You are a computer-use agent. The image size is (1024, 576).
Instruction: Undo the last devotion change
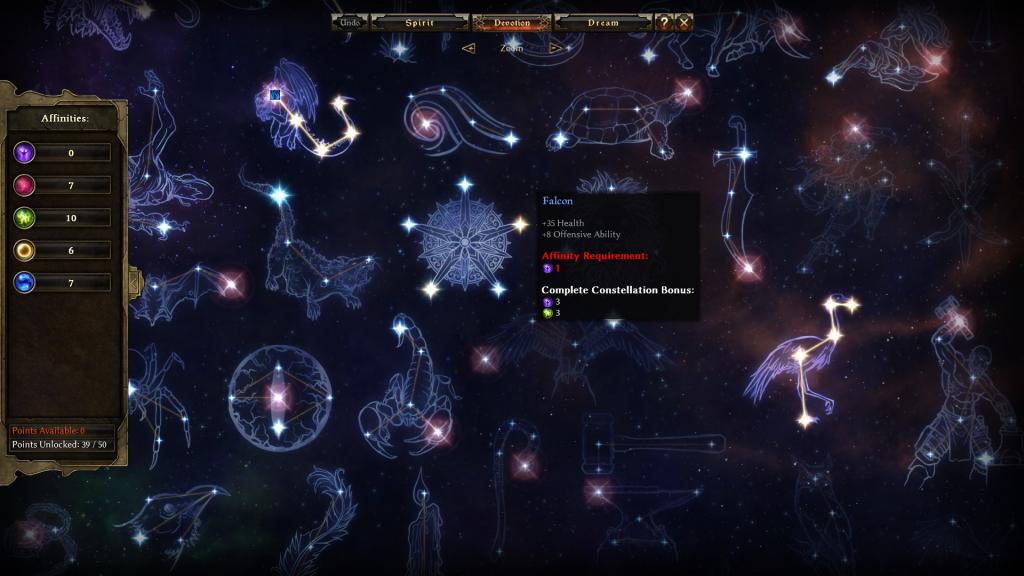350,22
